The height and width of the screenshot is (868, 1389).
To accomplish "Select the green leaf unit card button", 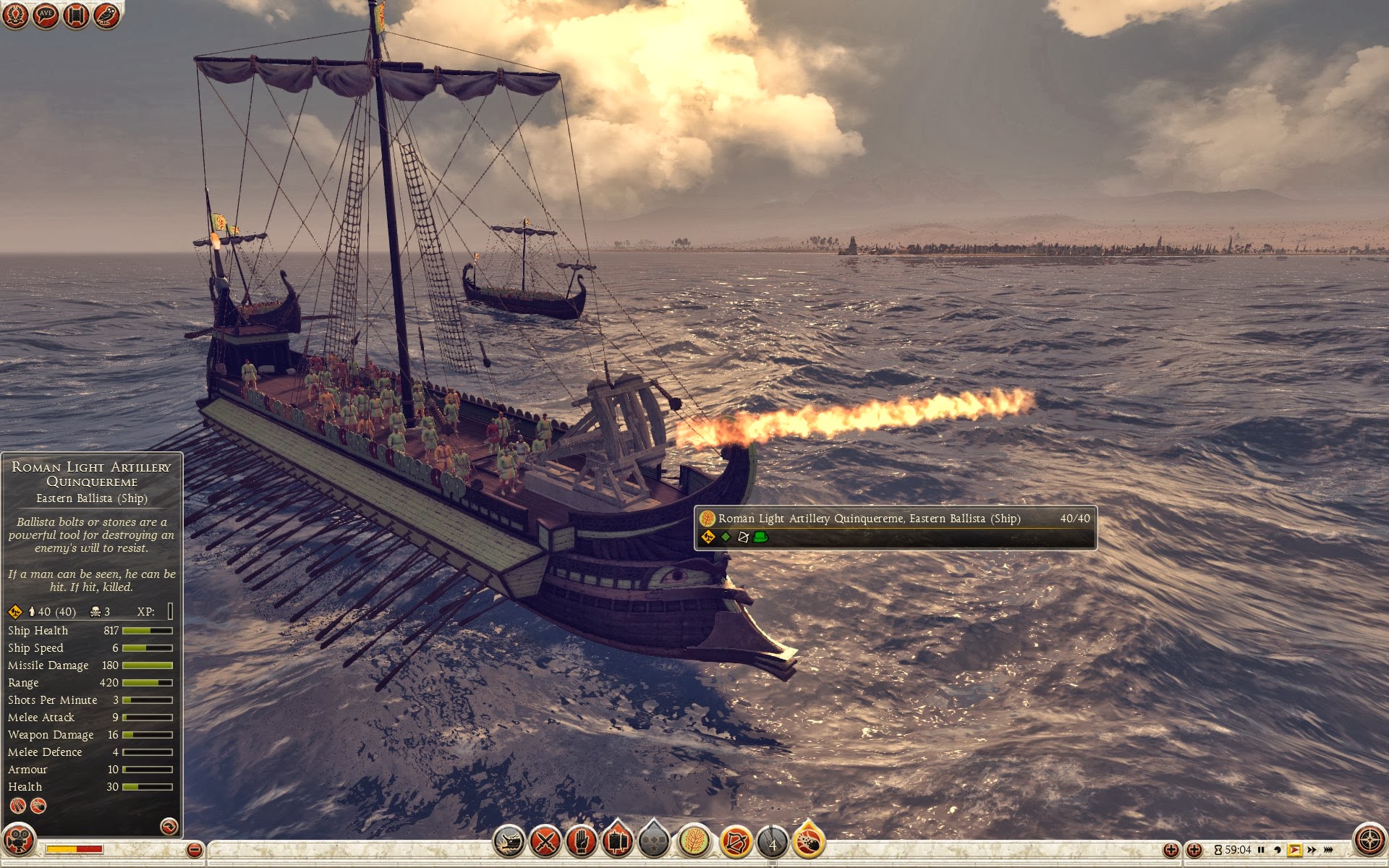I will point(694,841).
